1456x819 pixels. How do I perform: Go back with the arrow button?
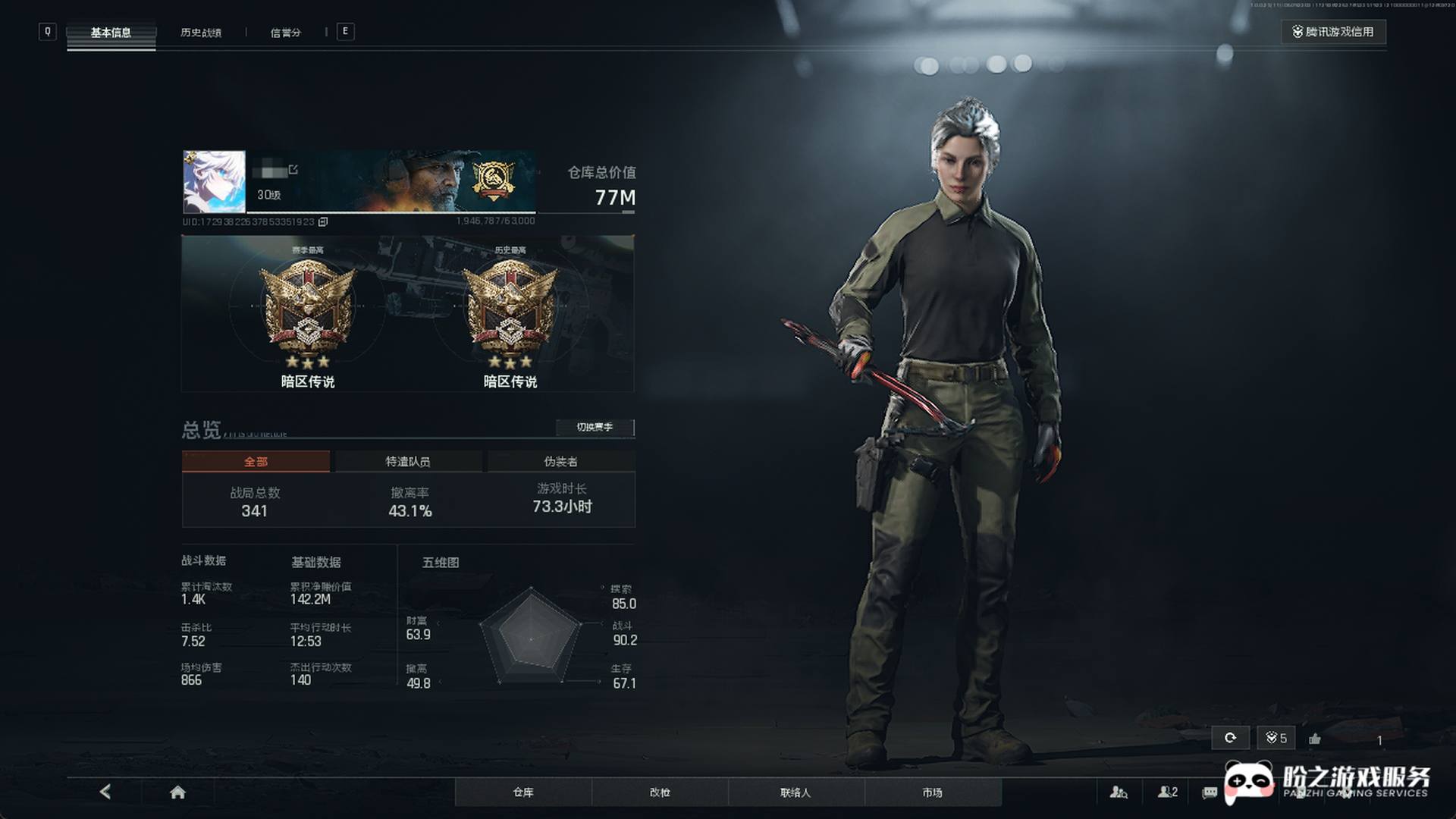click(x=105, y=792)
